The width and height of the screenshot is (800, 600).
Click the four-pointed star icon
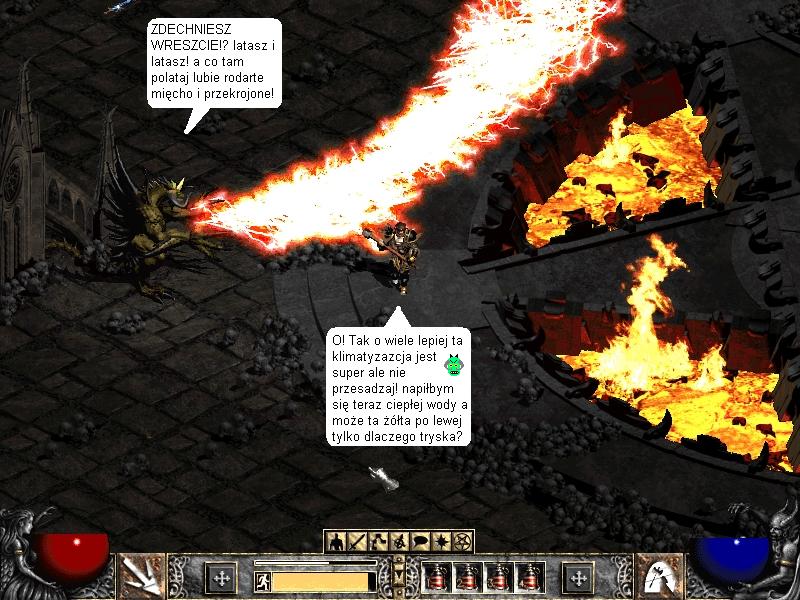coord(442,541)
